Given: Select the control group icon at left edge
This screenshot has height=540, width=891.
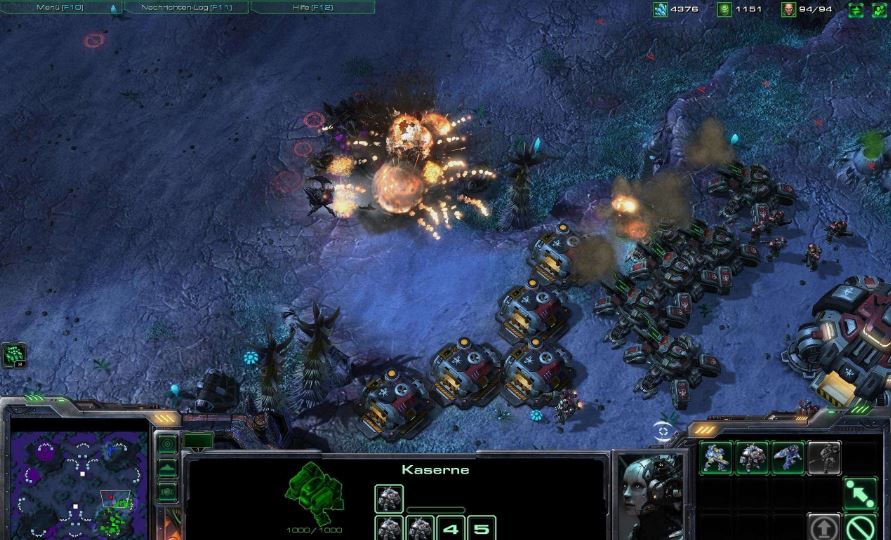Looking at the screenshot, I should [x=14, y=354].
